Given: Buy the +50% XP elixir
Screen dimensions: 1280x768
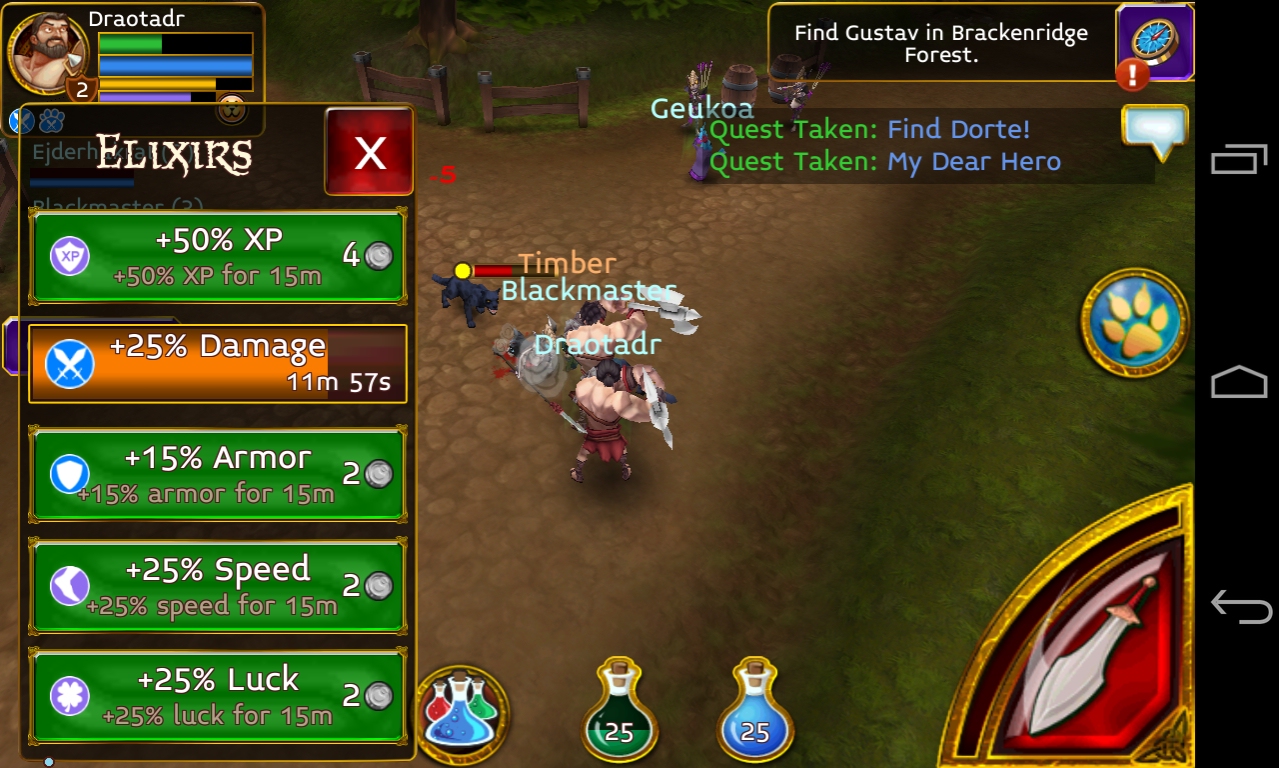Looking at the screenshot, I should 218,257.
